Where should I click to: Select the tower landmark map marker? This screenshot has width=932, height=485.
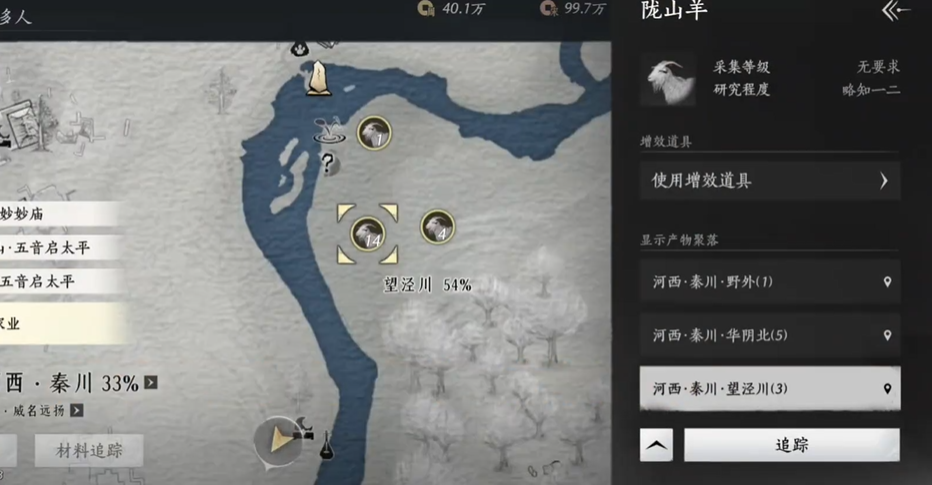point(319,78)
